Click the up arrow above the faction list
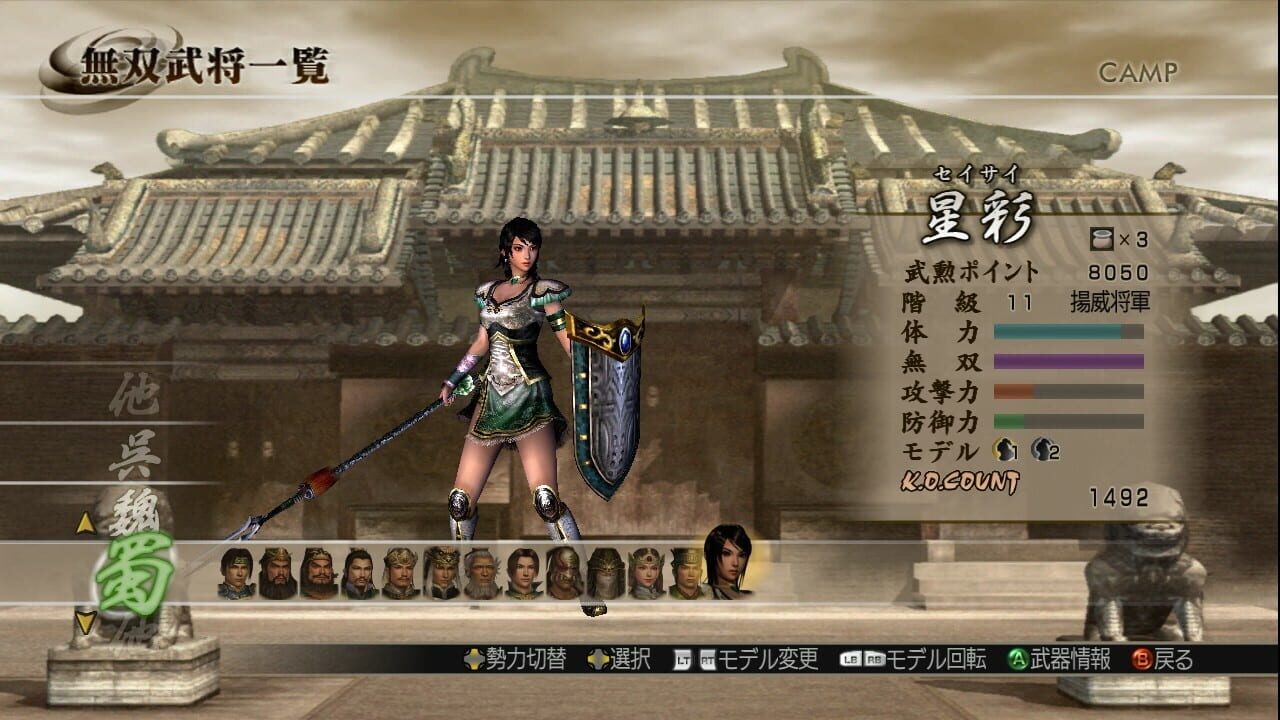Image resolution: width=1280 pixels, height=720 pixels. point(85,523)
